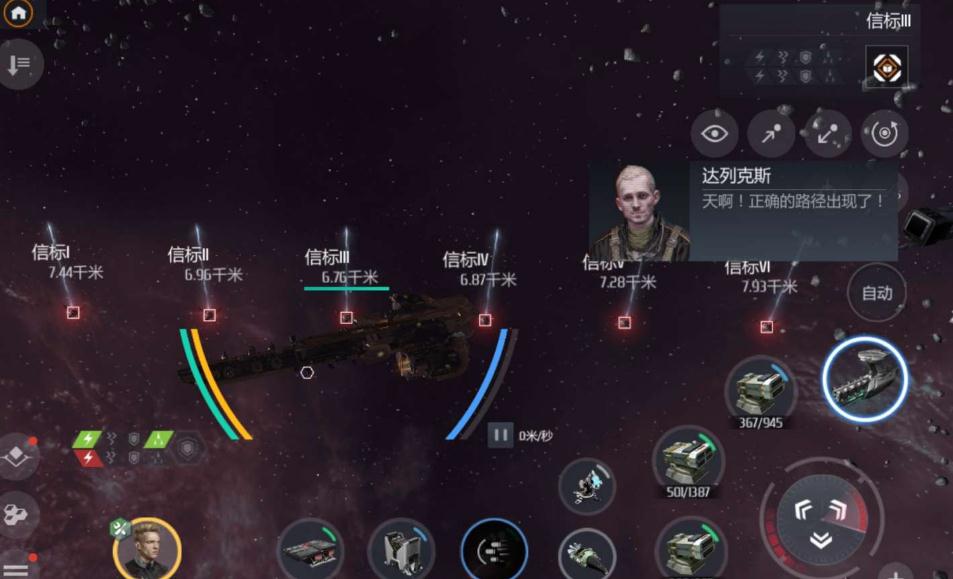Viewport: 953px width, 579px height.
Task: Toggle the list sort arrow button
Action: point(18,65)
